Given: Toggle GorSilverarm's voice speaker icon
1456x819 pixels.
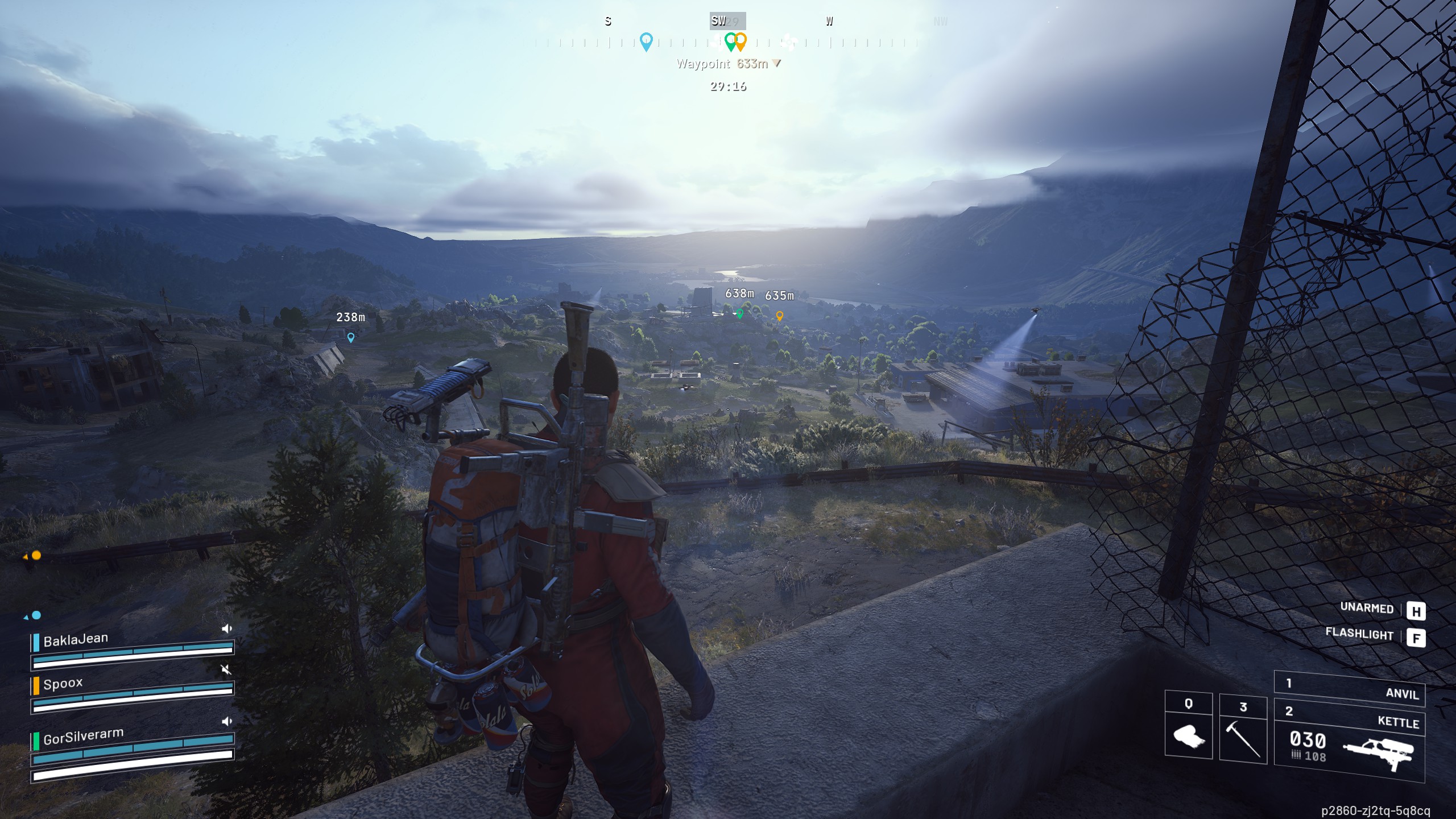Looking at the screenshot, I should pyautogui.click(x=226, y=721).
